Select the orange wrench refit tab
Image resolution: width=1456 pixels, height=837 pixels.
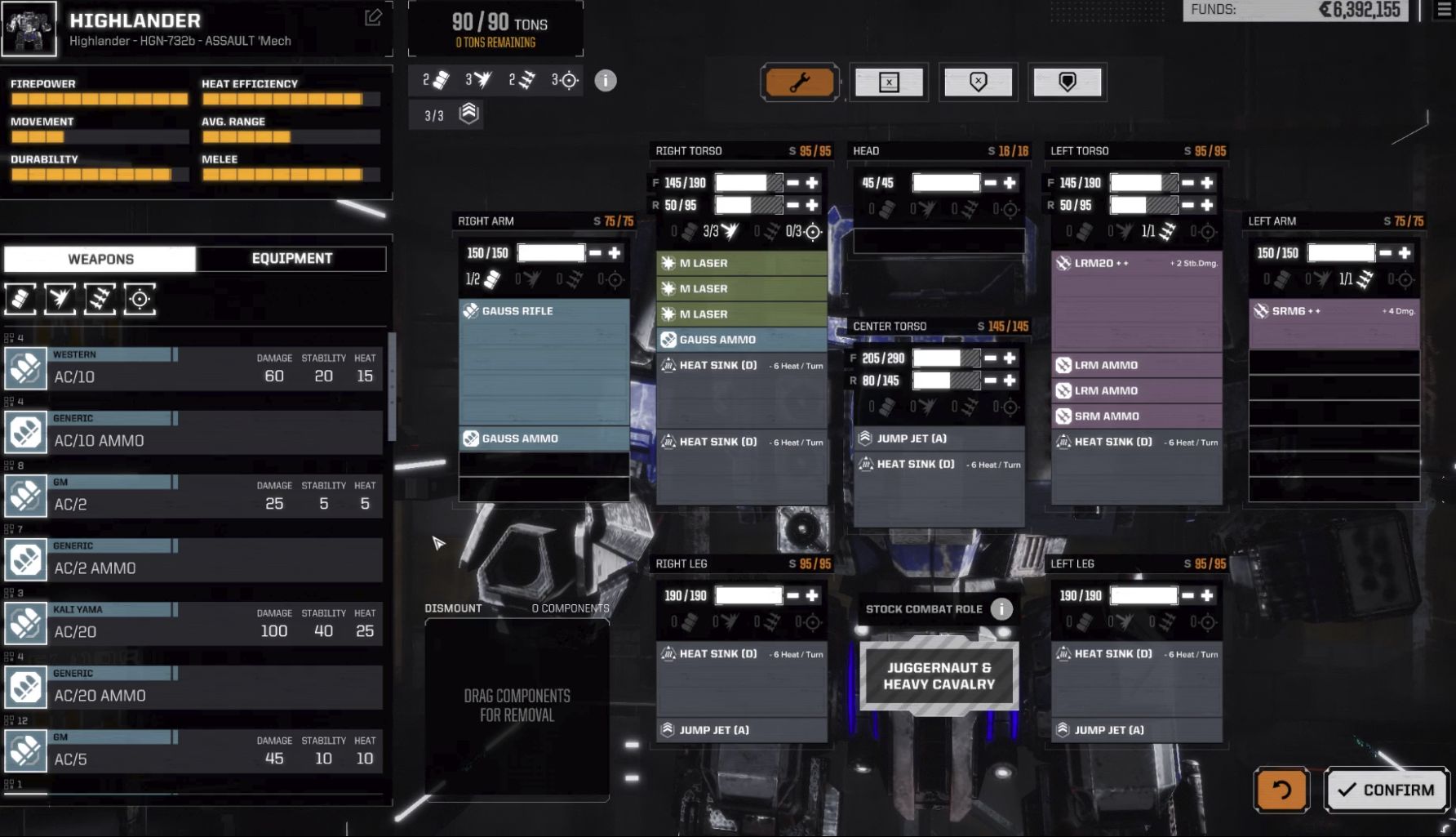tap(800, 82)
